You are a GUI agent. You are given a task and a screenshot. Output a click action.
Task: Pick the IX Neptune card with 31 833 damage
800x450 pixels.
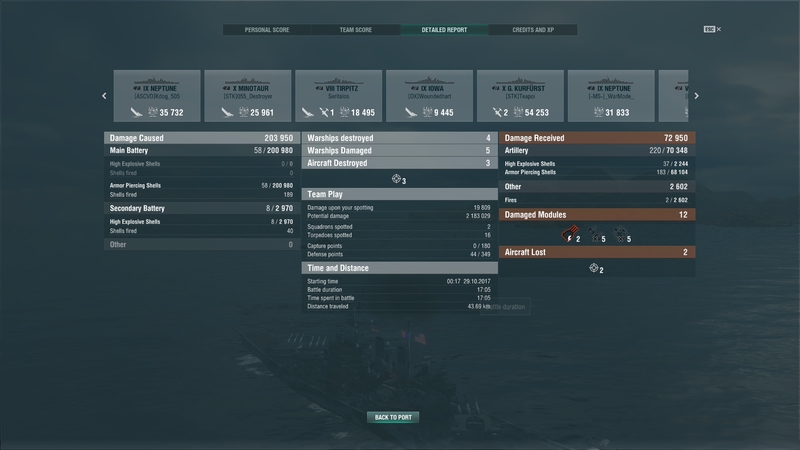click(x=611, y=96)
